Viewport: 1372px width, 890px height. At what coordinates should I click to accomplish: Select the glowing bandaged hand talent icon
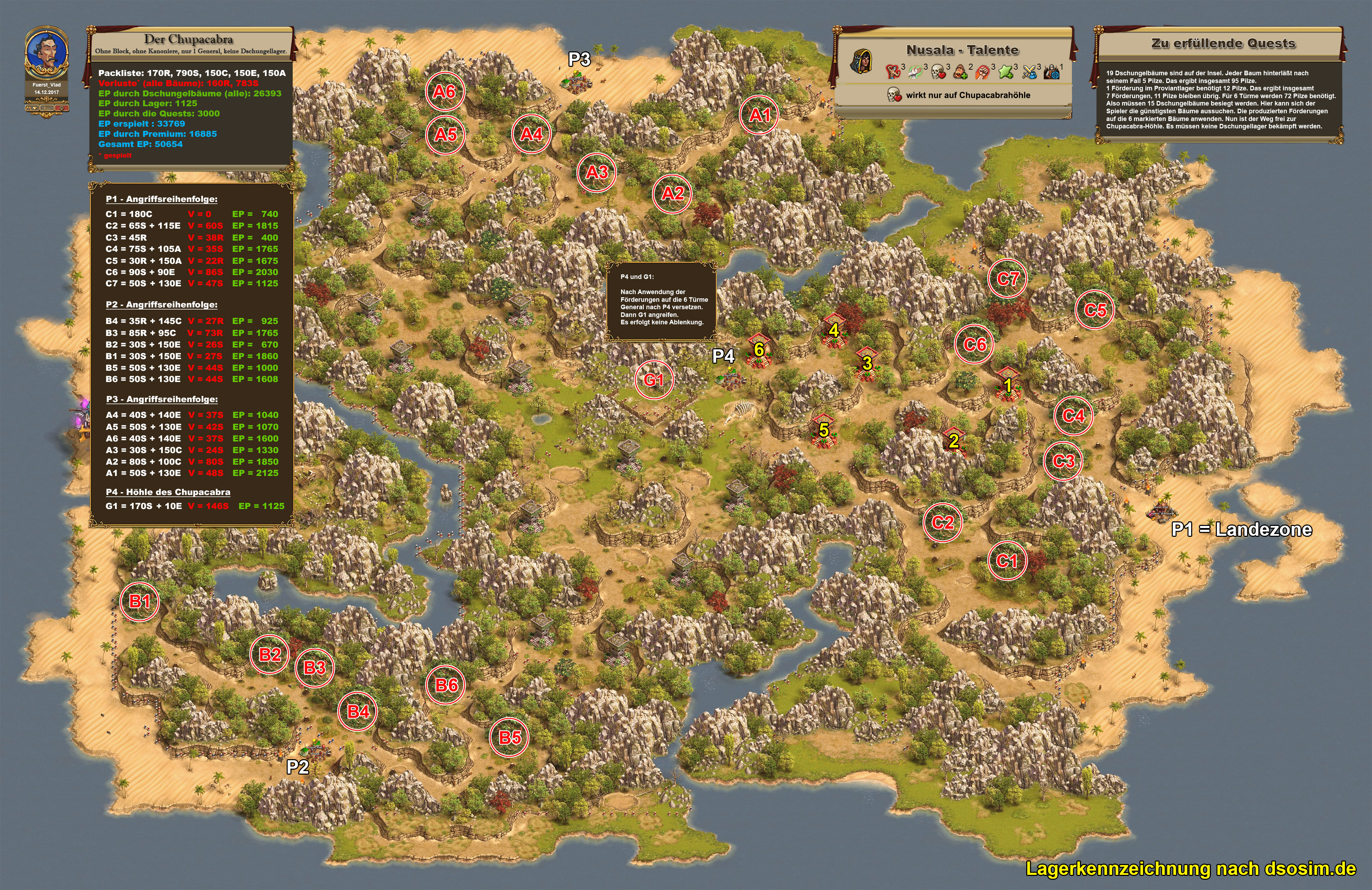pos(915,72)
